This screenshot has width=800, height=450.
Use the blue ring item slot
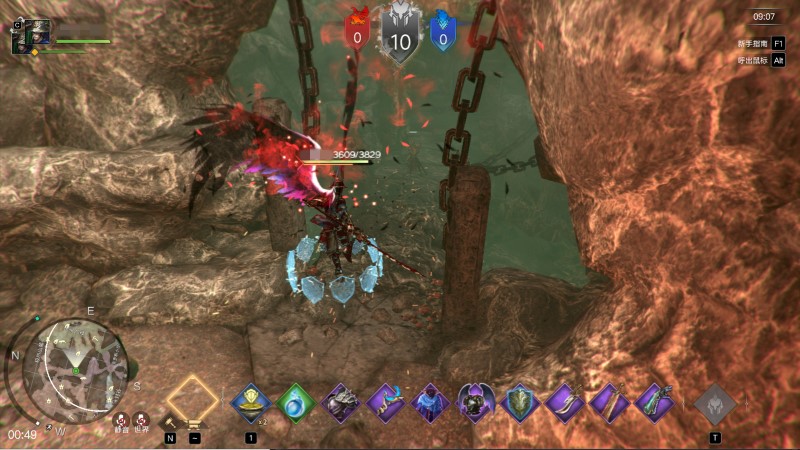[x=296, y=403]
